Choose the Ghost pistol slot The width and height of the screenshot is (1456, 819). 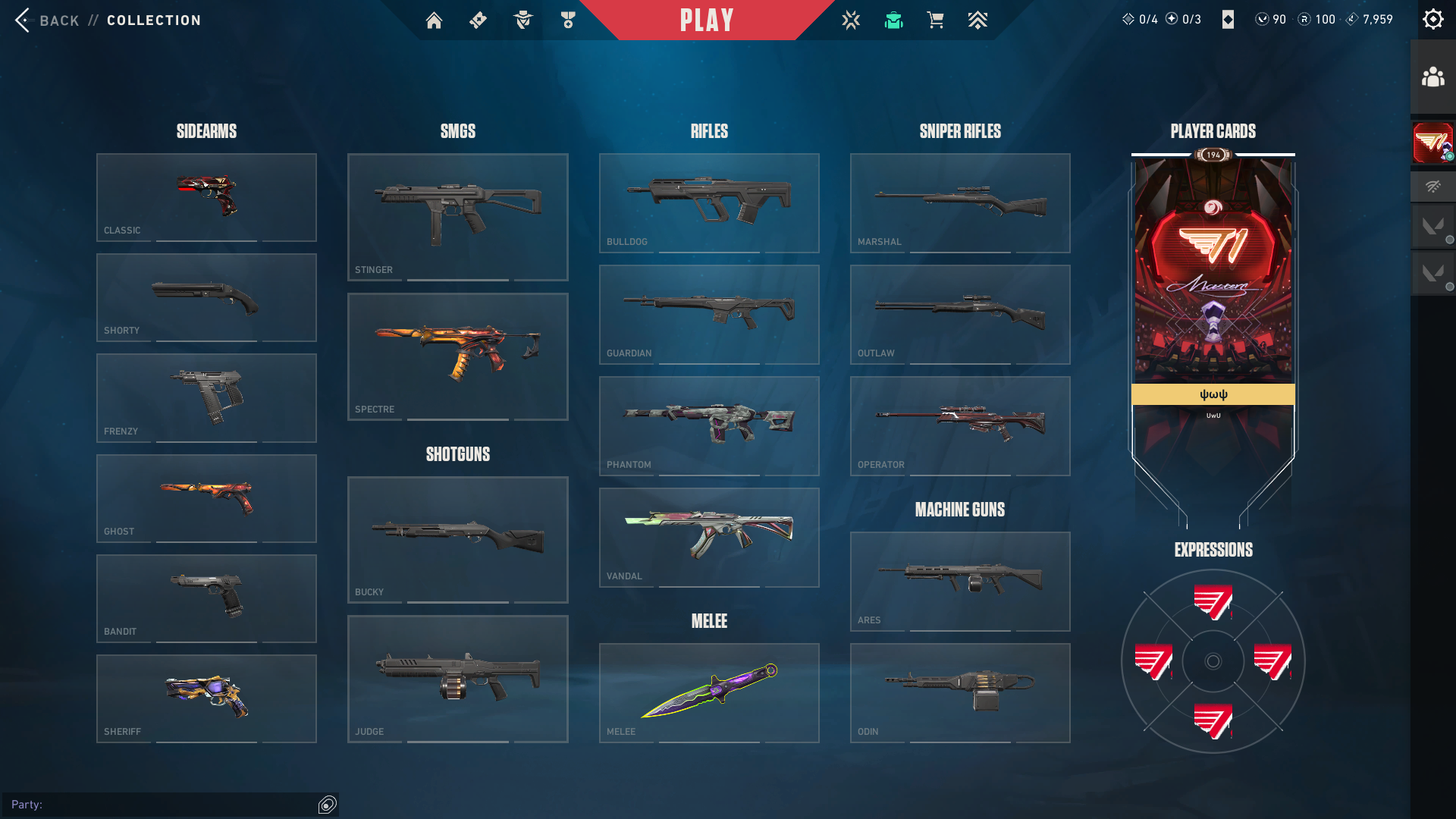(x=206, y=498)
